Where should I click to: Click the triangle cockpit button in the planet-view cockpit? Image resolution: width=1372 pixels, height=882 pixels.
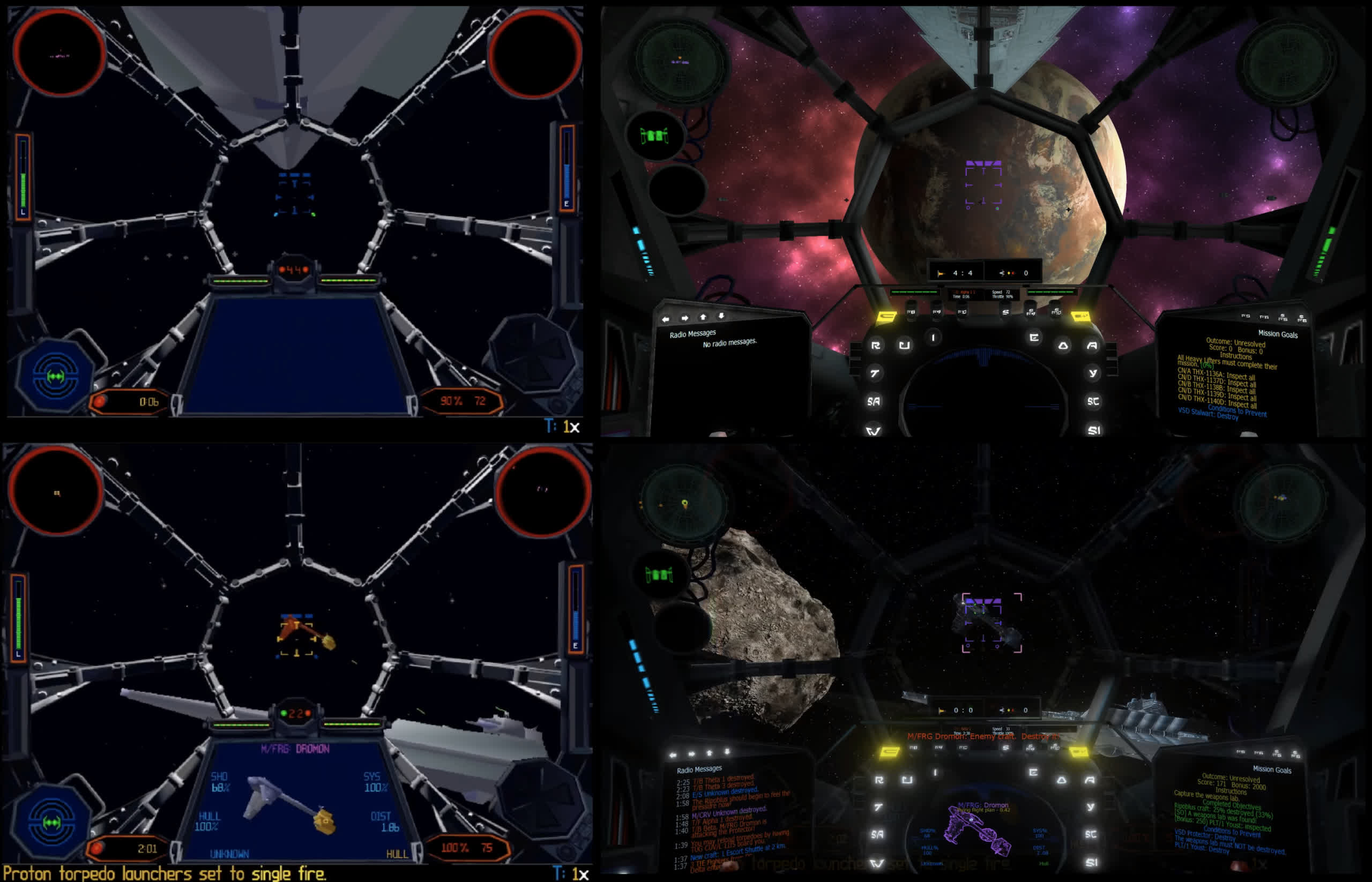coord(1063,346)
